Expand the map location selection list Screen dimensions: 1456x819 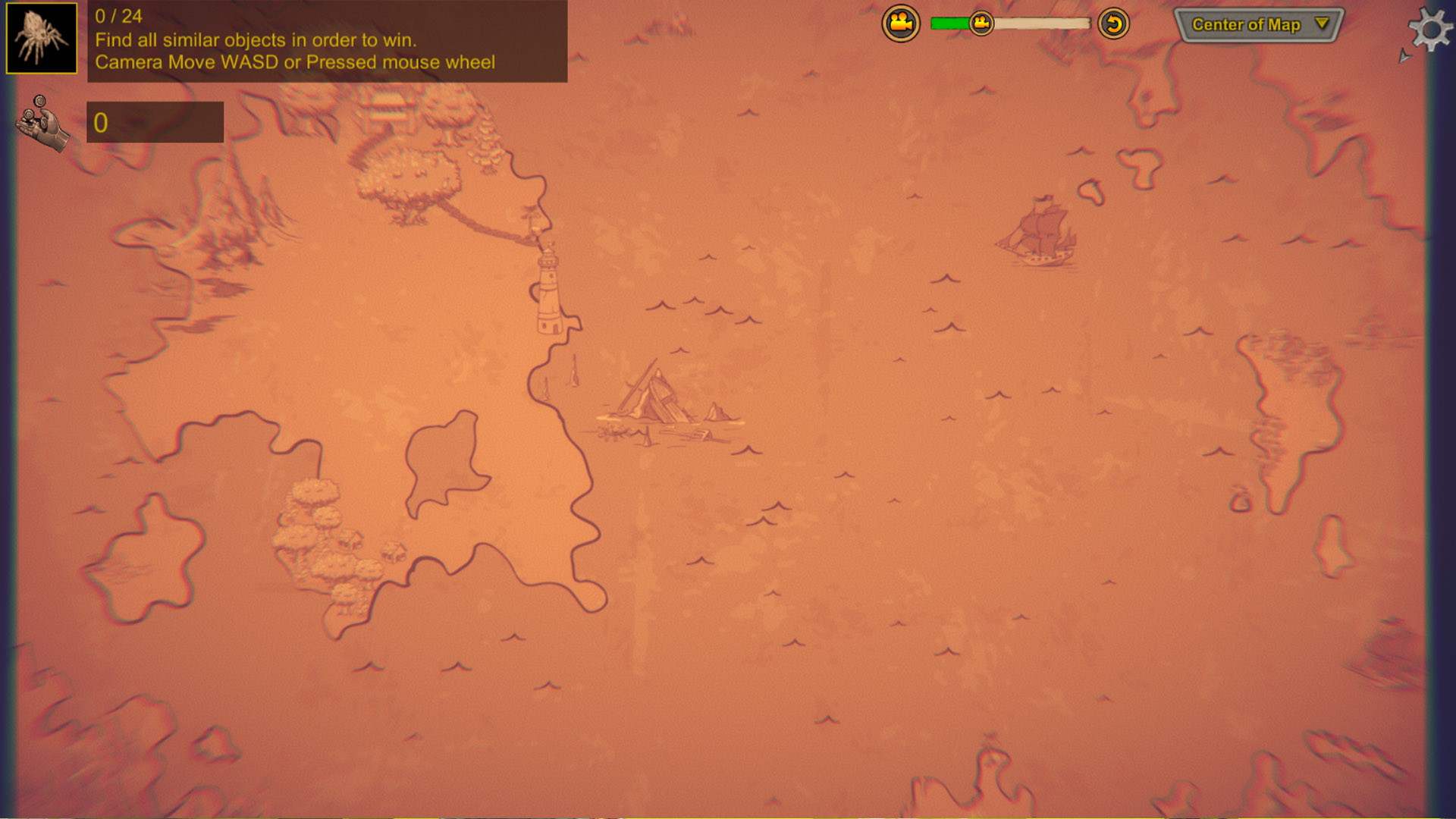coord(1259,24)
